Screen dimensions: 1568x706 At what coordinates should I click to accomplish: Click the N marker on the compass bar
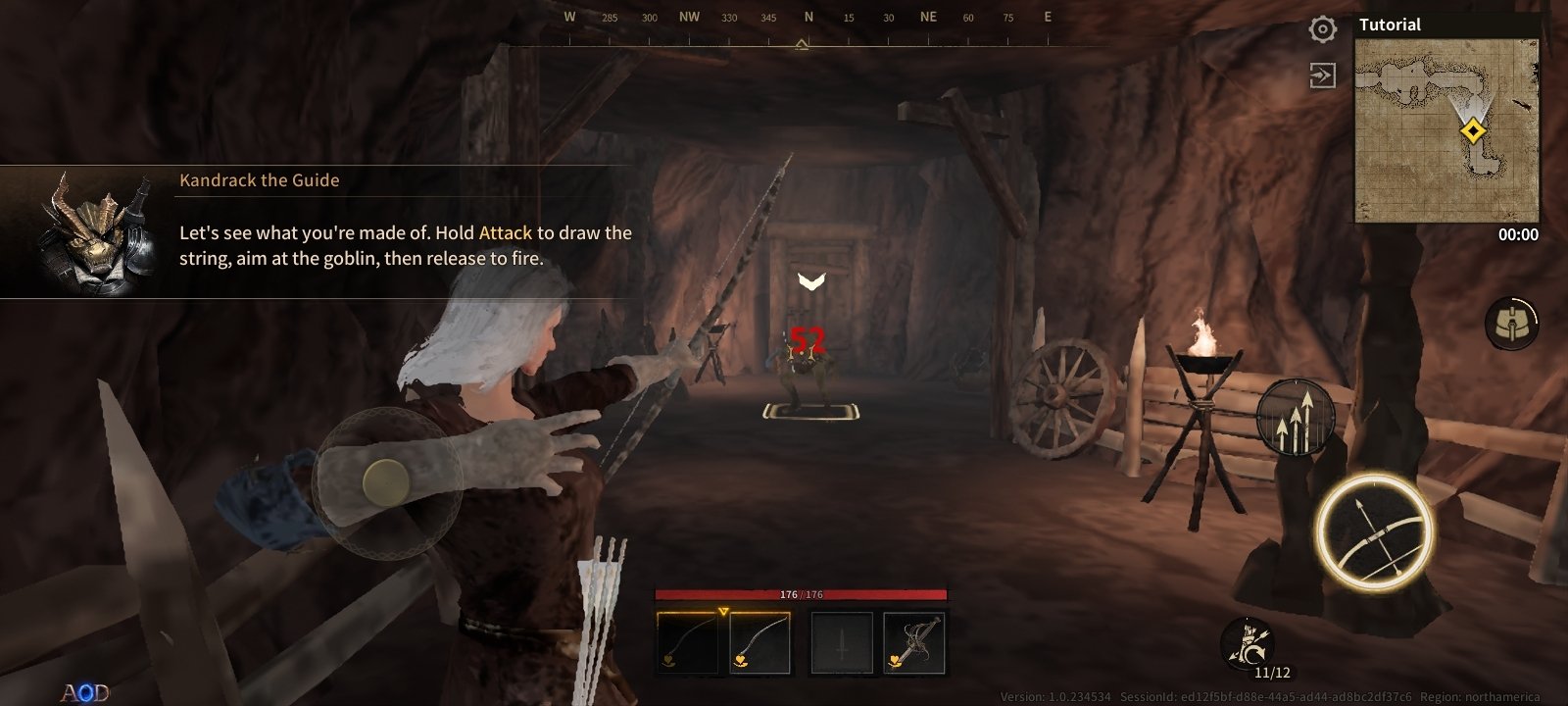click(807, 17)
